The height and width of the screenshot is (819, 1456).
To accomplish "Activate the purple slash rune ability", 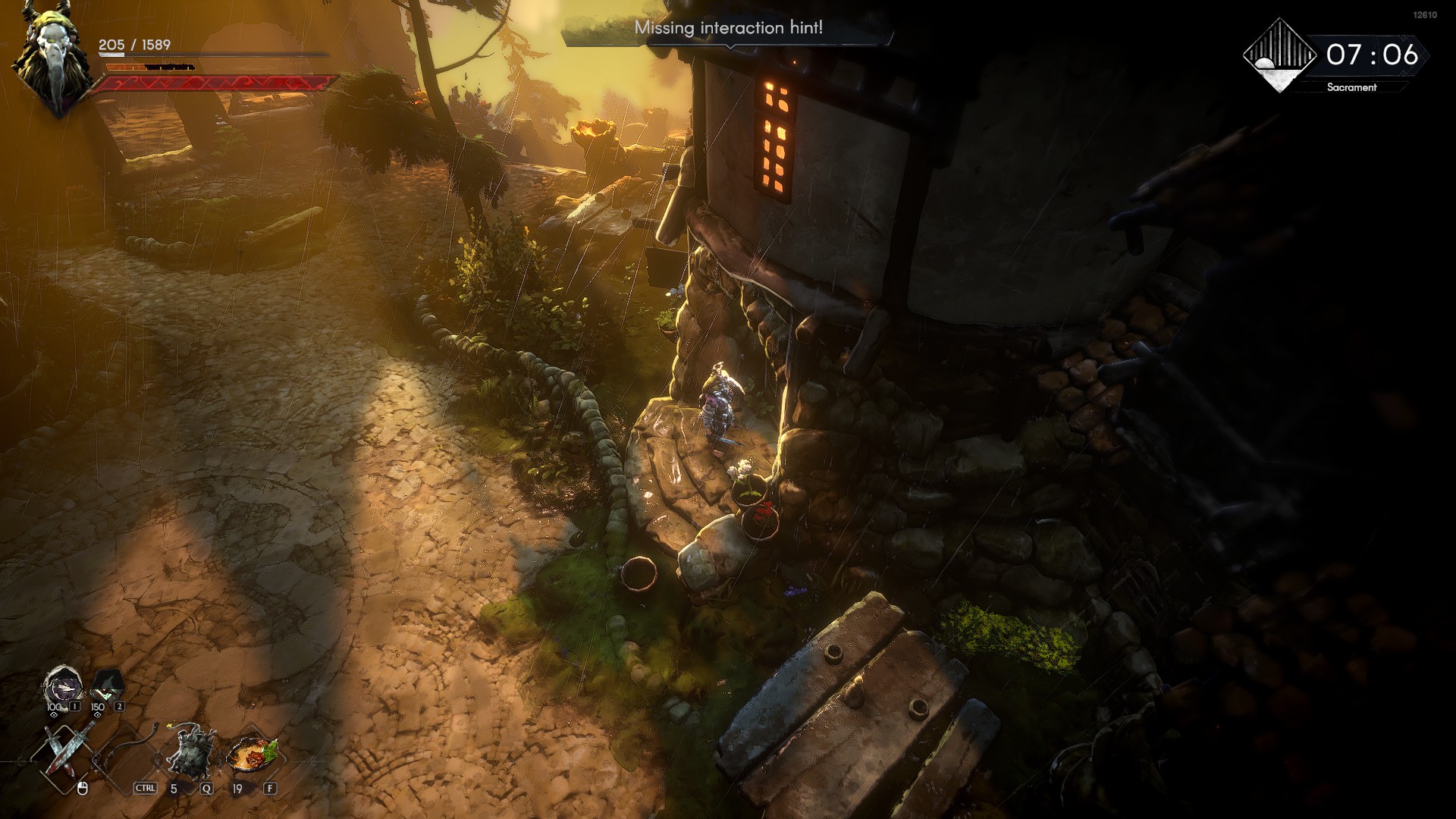I will point(61,686).
